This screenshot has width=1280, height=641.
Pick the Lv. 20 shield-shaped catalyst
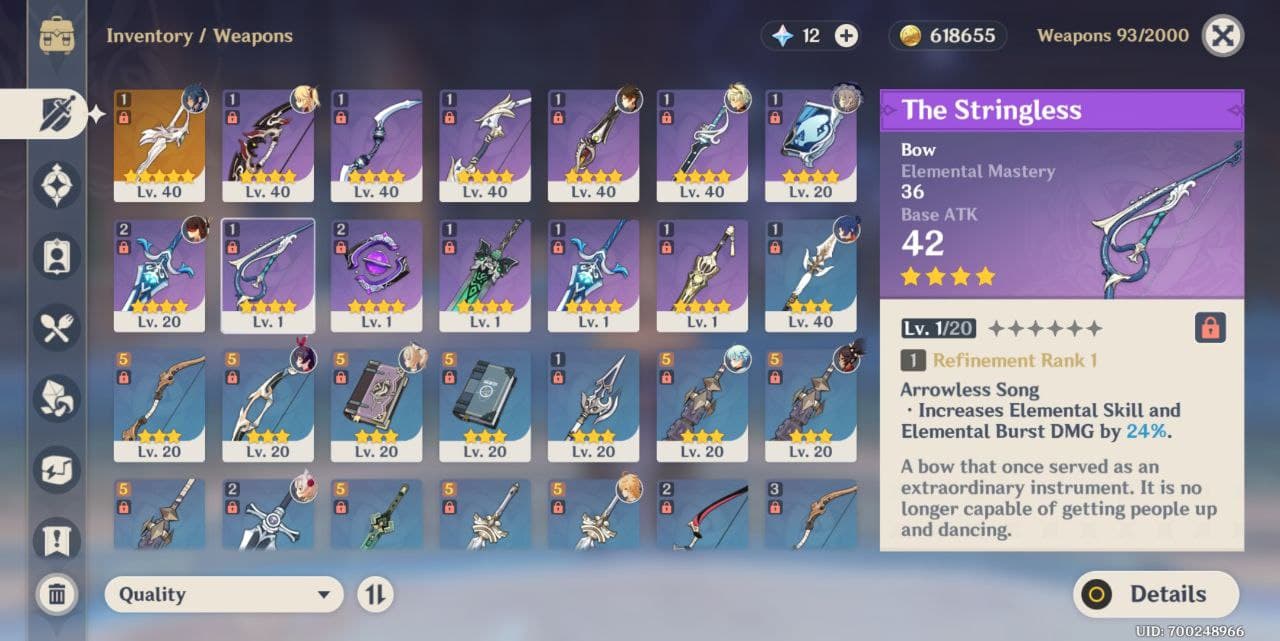[x=811, y=146]
